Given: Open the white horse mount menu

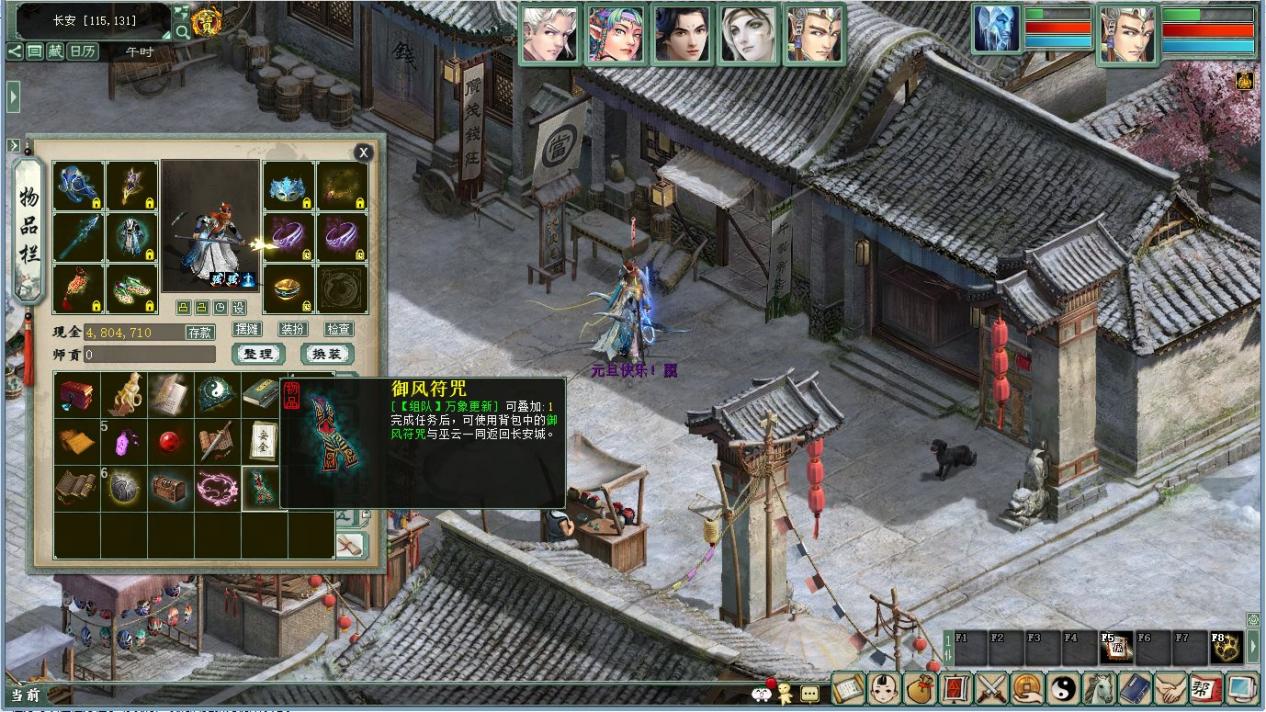Looking at the screenshot, I should (1099, 688).
